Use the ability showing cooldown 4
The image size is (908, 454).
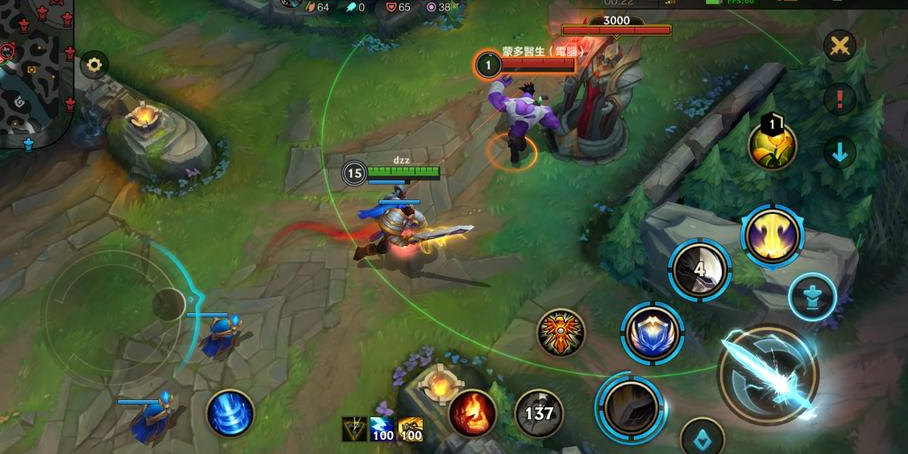tap(700, 269)
